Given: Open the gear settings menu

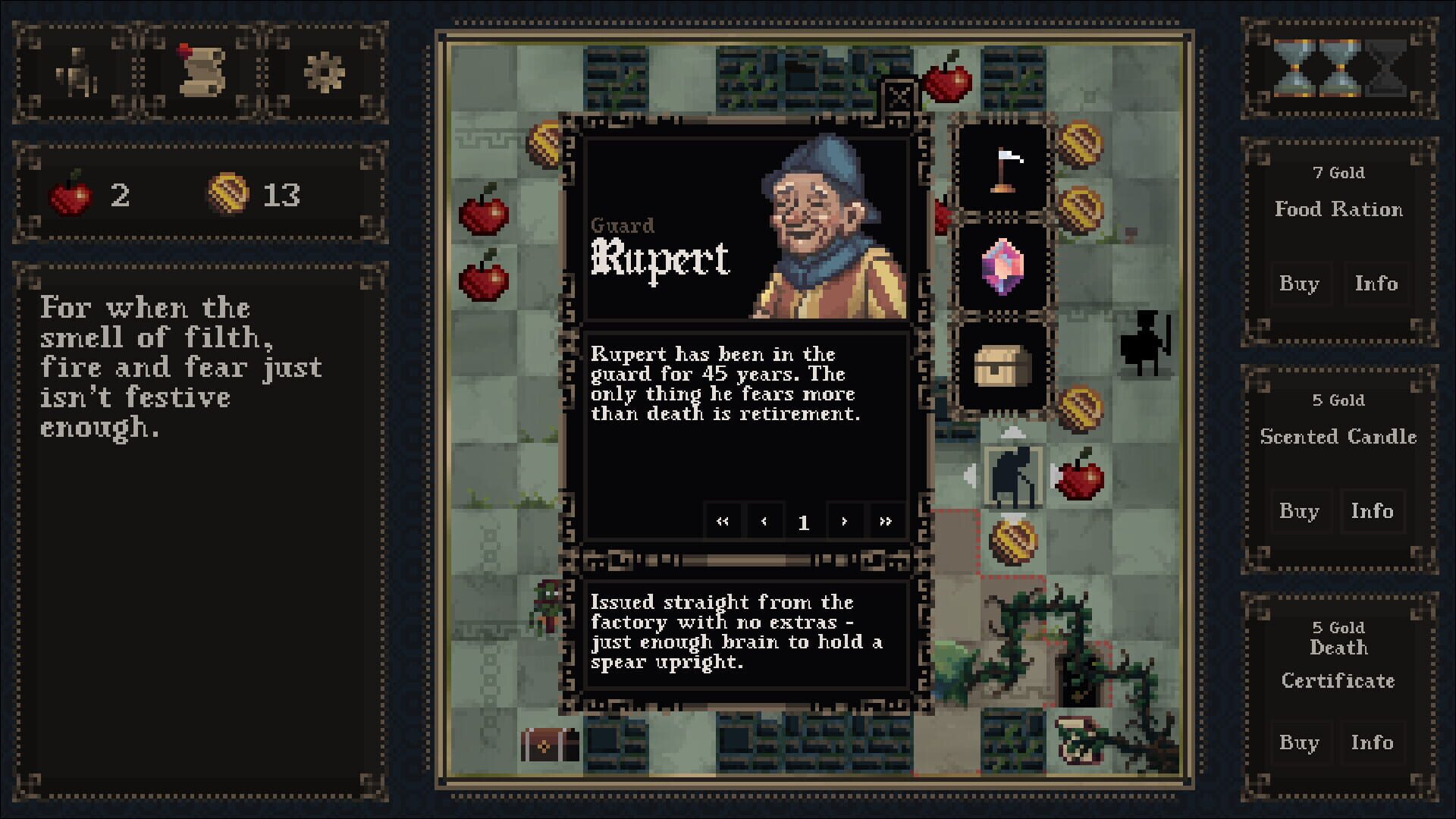Looking at the screenshot, I should [x=324, y=73].
